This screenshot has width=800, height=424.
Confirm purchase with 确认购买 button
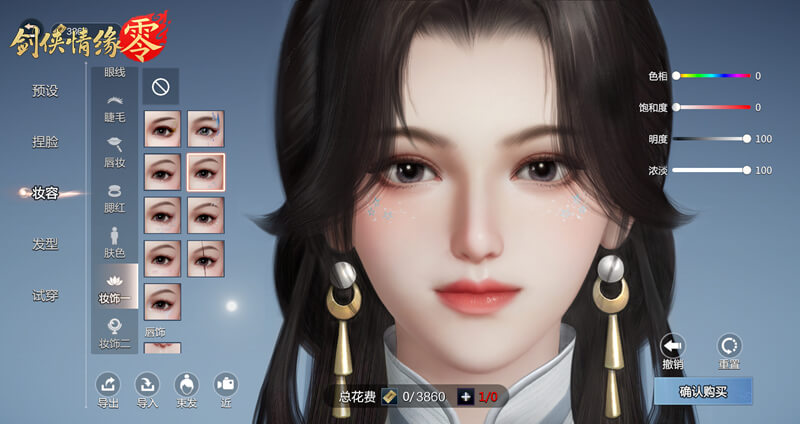703,391
